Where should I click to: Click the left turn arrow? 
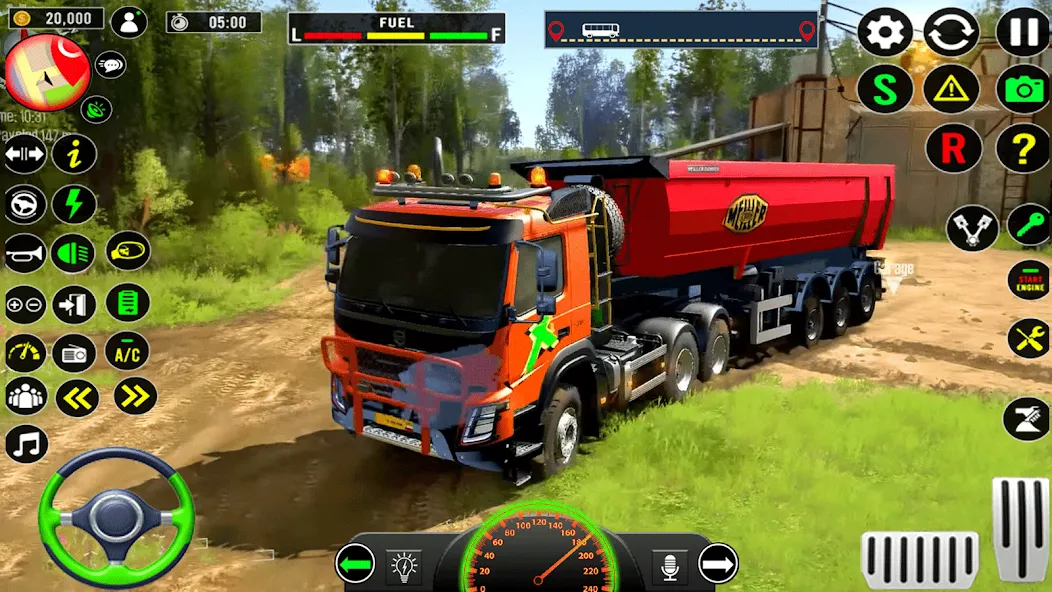point(355,563)
